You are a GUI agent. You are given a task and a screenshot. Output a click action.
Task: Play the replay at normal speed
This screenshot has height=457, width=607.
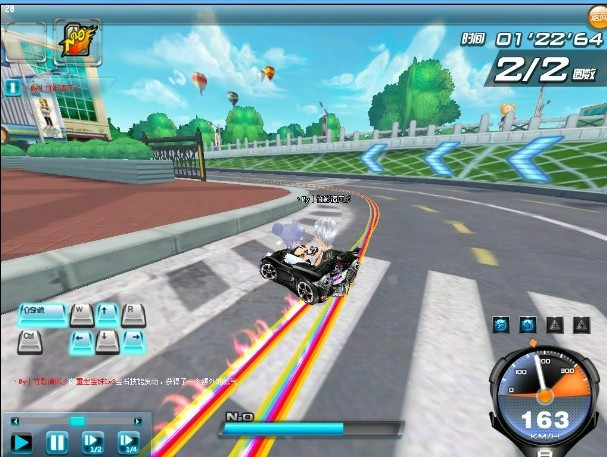click(x=22, y=441)
